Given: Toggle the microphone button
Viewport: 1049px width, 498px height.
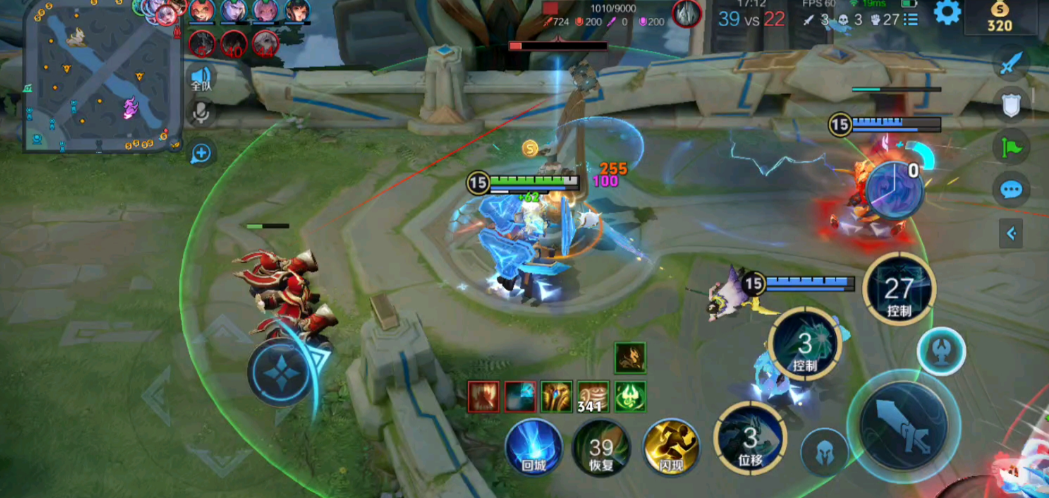Looking at the screenshot, I should [x=202, y=112].
